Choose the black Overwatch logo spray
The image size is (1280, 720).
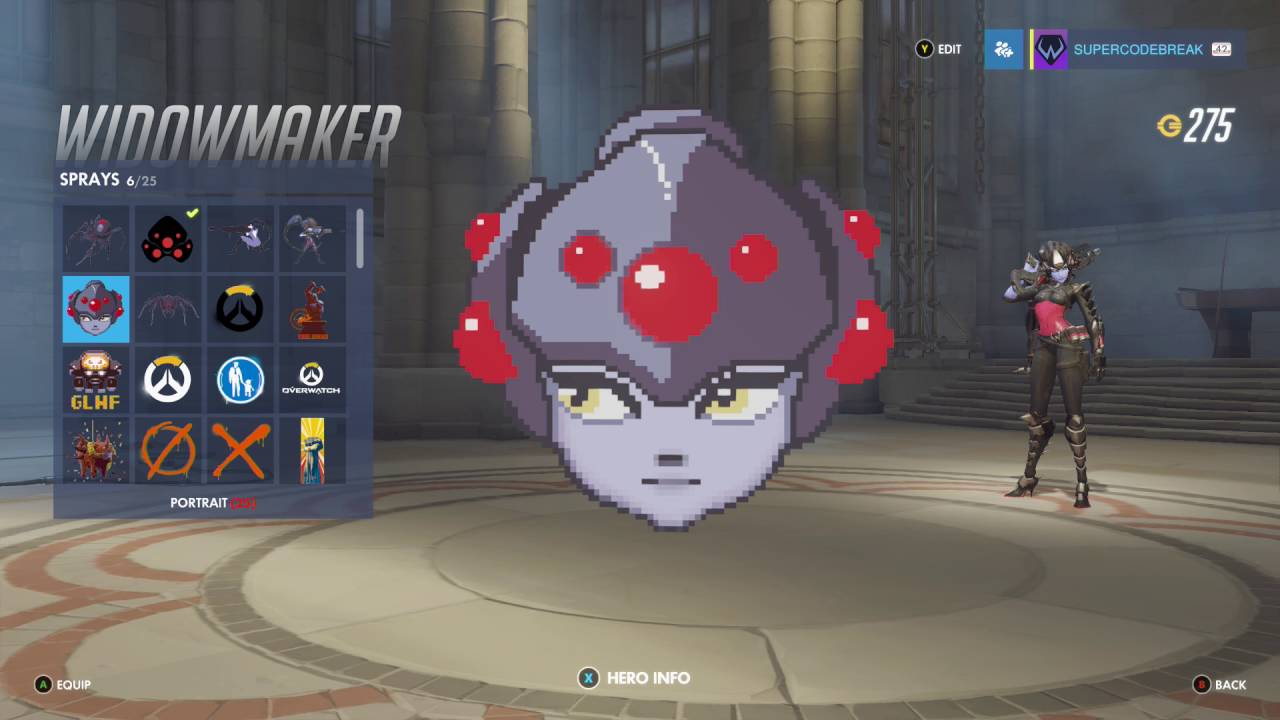(239, 308)
